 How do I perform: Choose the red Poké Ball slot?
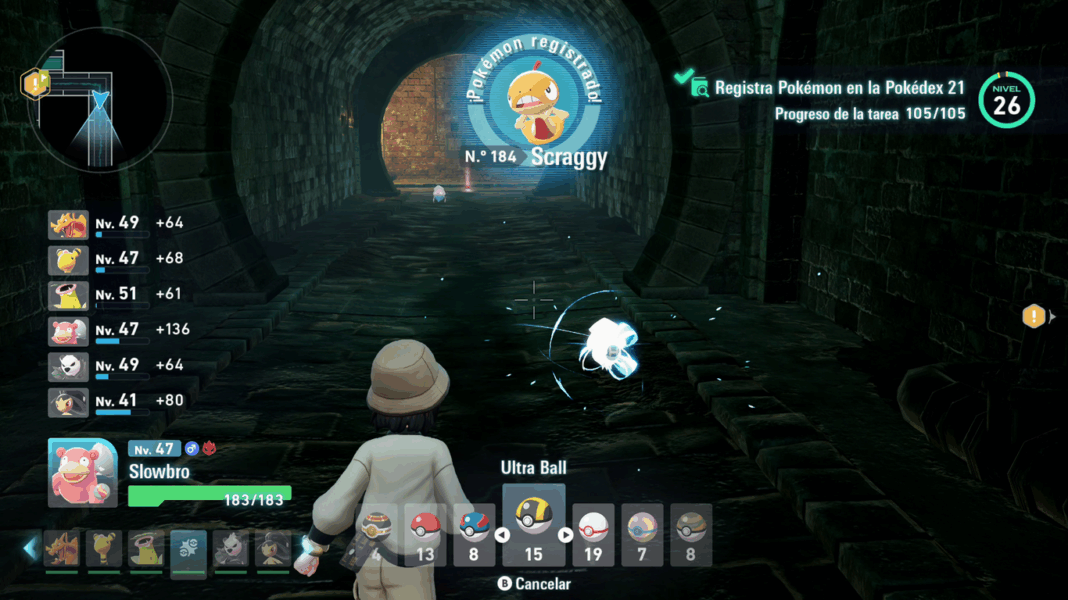[426, 534]
